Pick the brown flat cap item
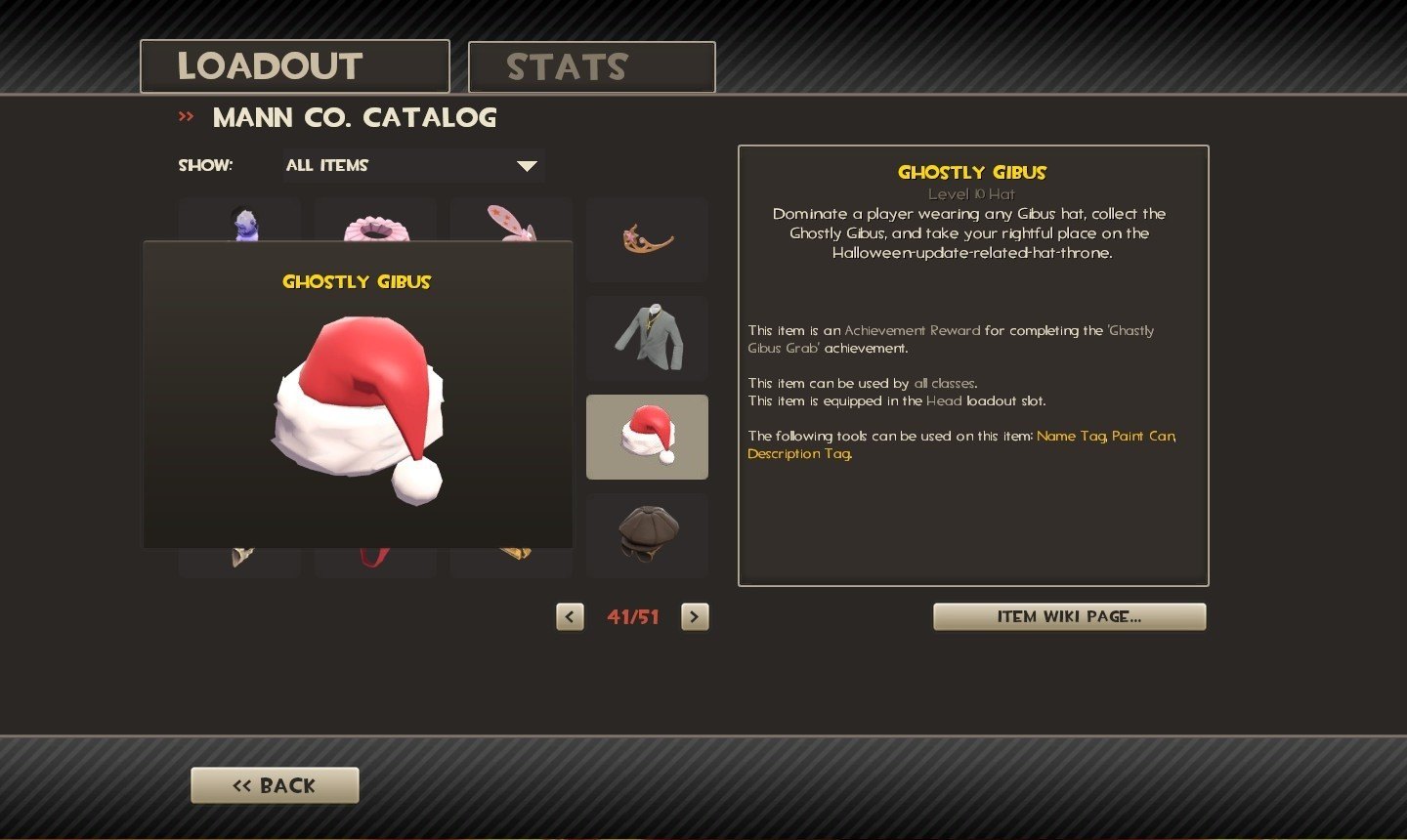 pyautogui.click(x=647, y=534)
